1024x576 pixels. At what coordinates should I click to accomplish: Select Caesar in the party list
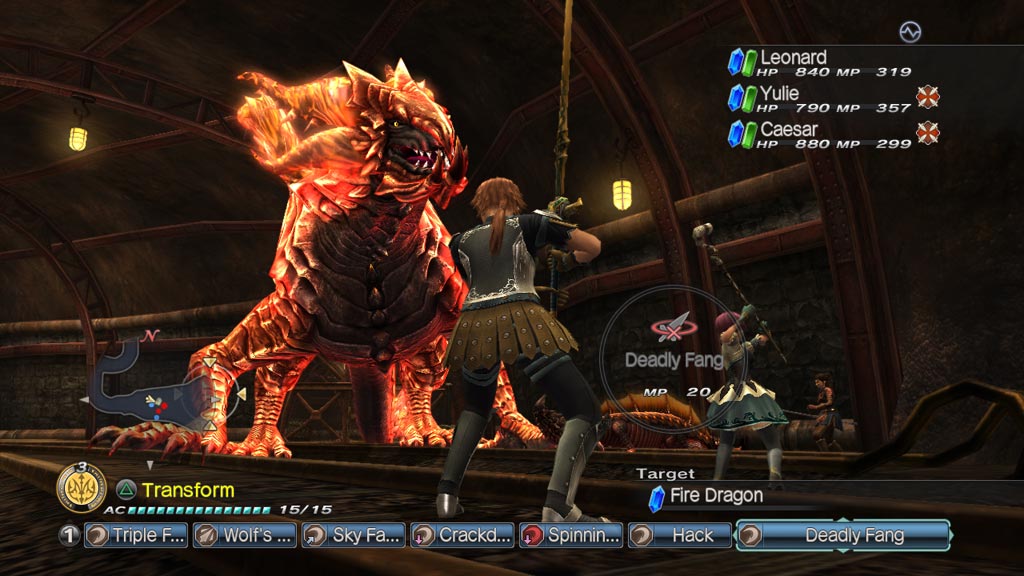pyautogui.click(x=820, y=135)
